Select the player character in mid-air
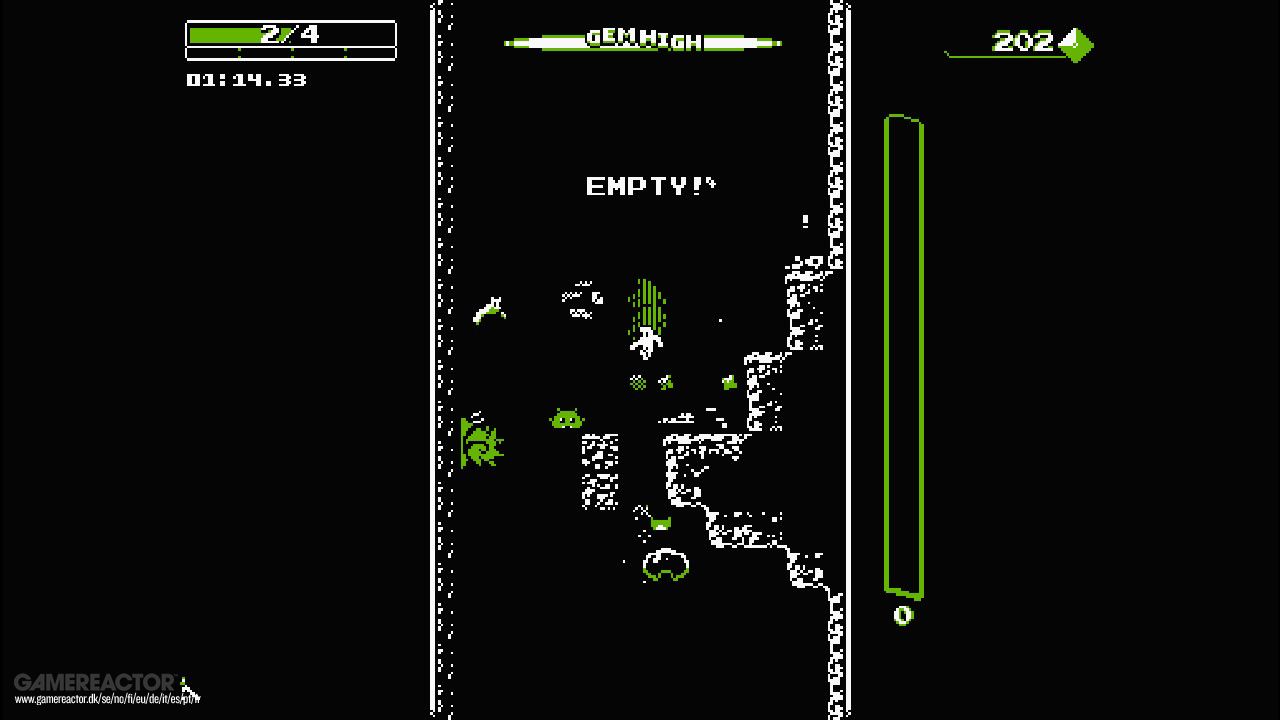 (x=645, y=342)
